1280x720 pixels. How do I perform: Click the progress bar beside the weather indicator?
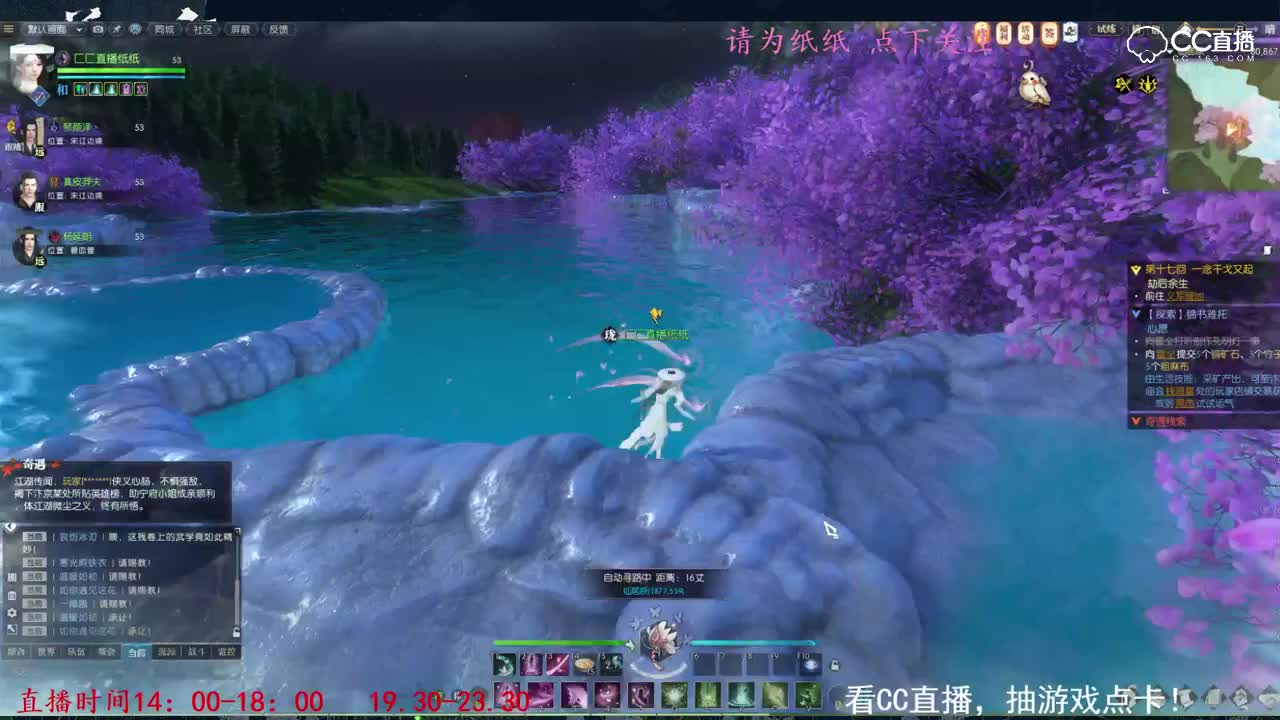click(1215, 29)
